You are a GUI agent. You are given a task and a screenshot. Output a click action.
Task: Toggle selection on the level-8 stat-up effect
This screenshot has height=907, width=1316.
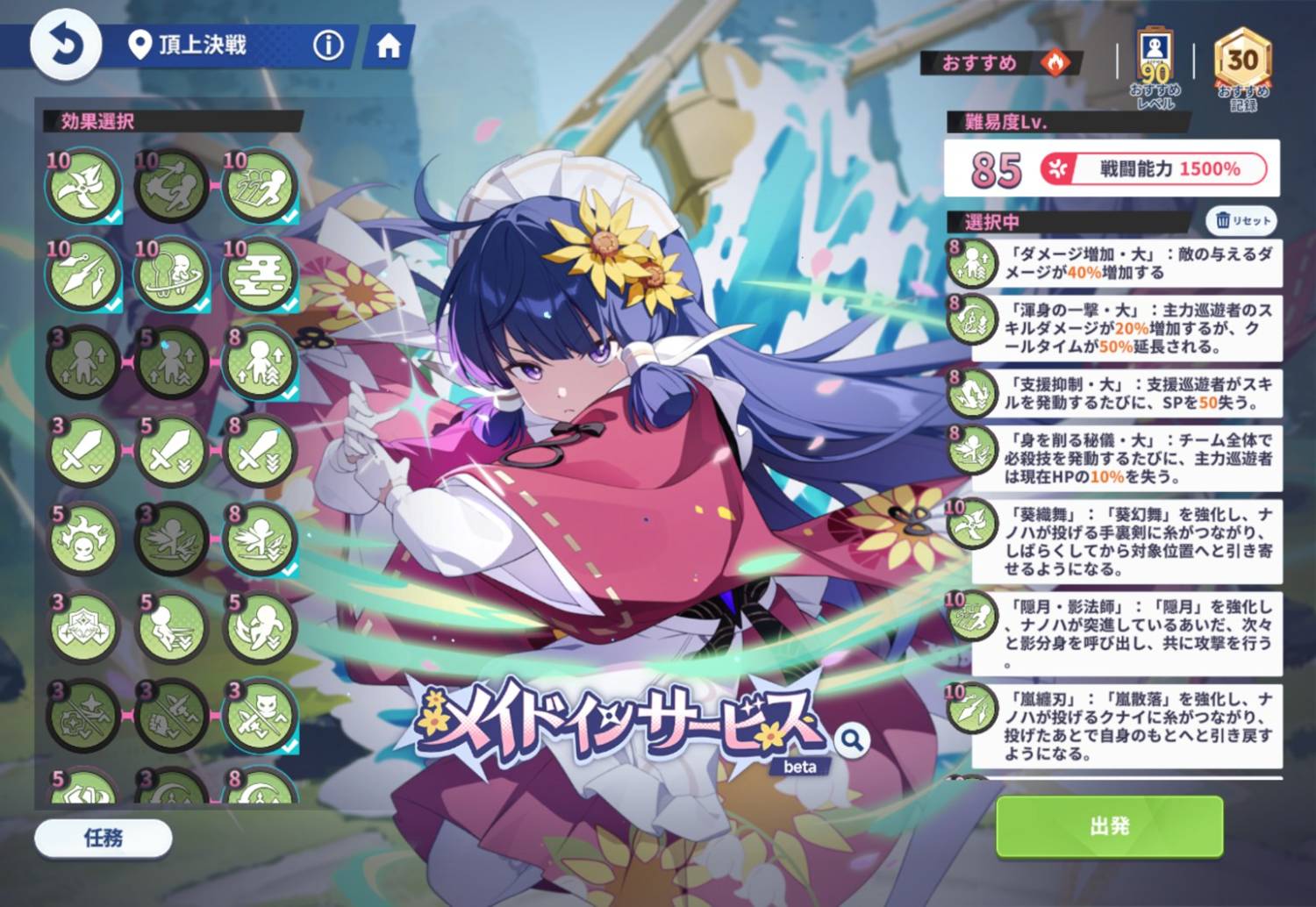259,360
